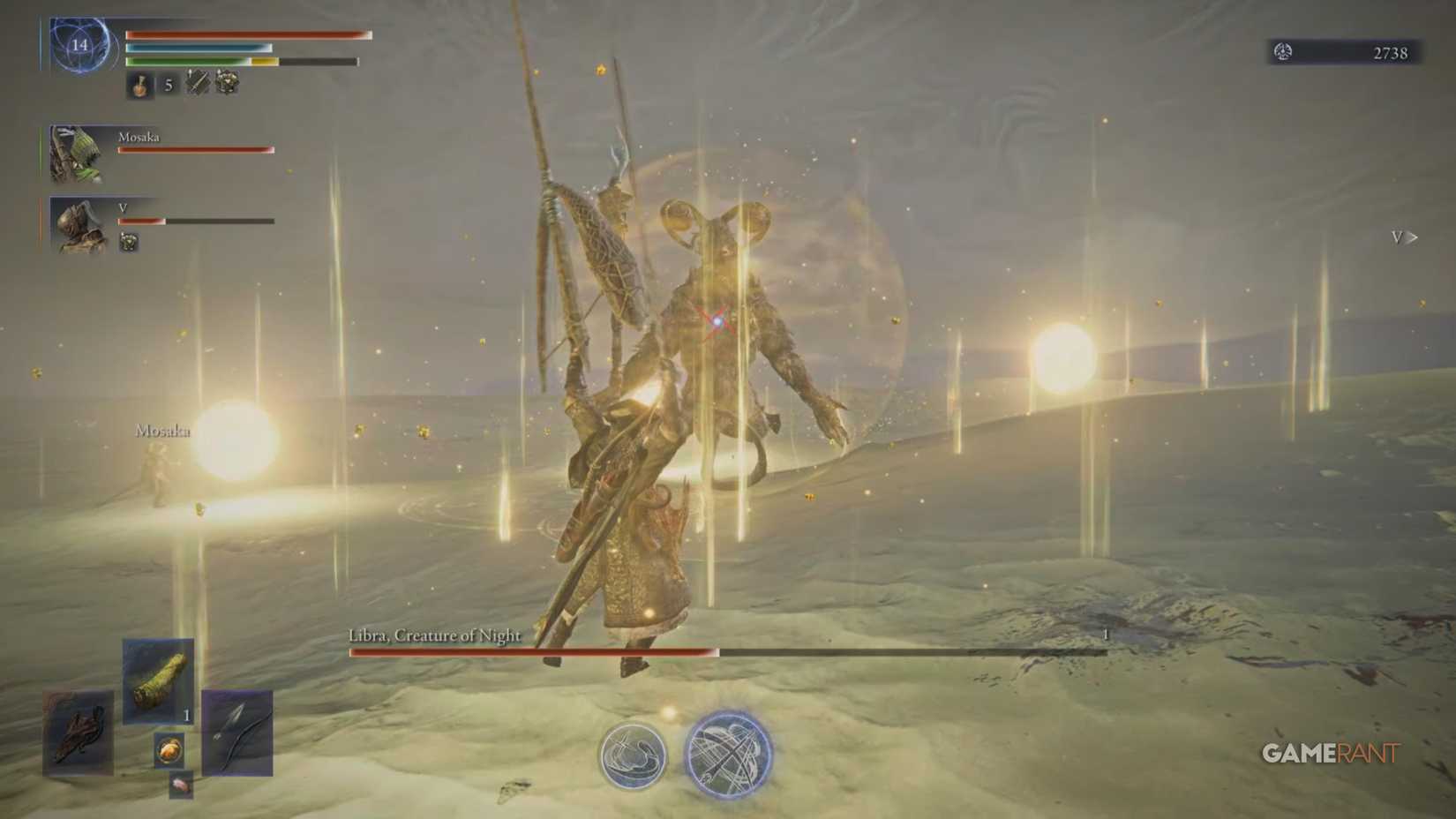Click V's equipped item icon under his health bar
The image size is (1456, 819).
tap(130, 243)
